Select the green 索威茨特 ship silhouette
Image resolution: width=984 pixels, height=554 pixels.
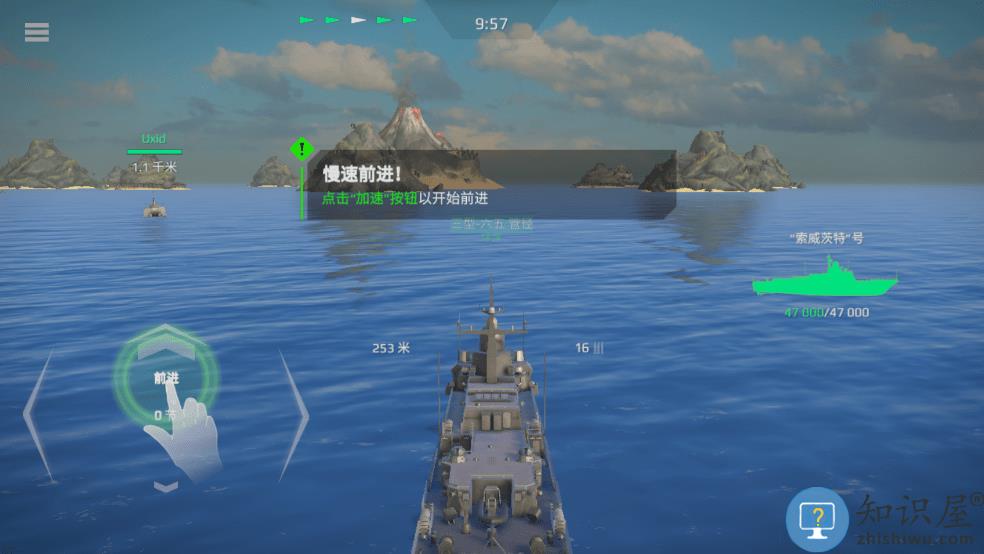(x=825, y=279)
